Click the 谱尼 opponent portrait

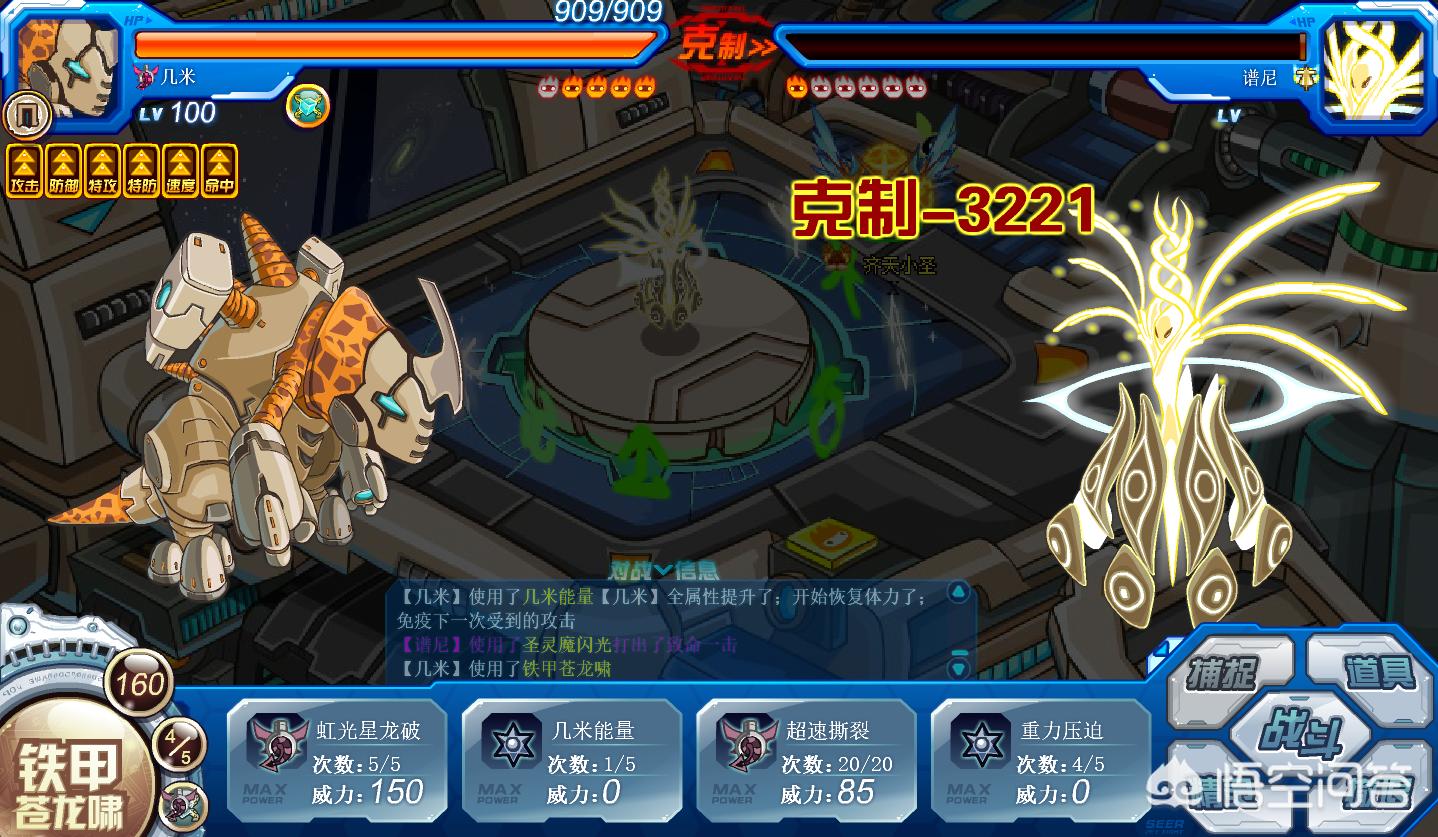click(1373, 70)
